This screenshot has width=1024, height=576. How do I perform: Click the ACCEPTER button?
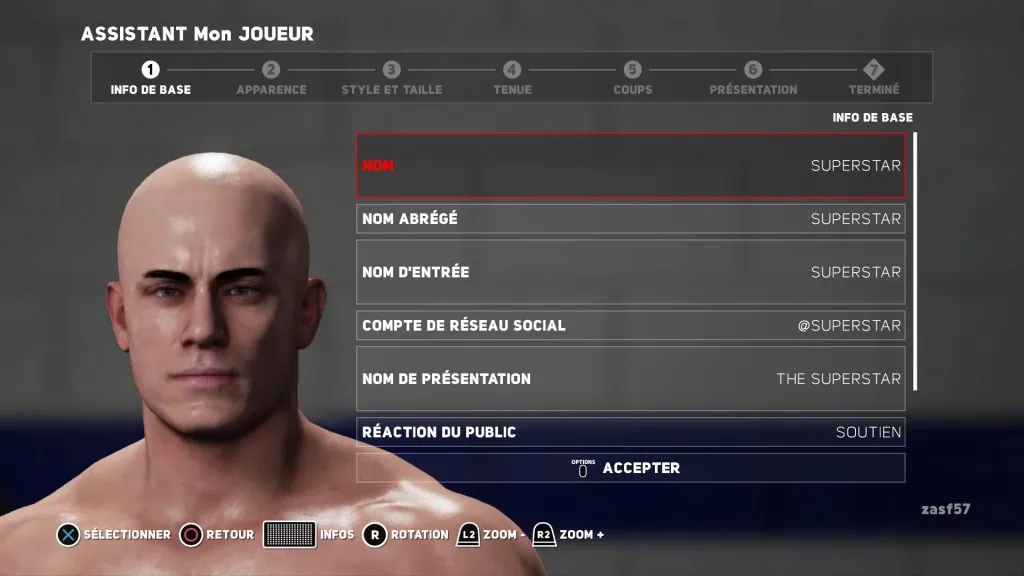click(x=630, y=468)
